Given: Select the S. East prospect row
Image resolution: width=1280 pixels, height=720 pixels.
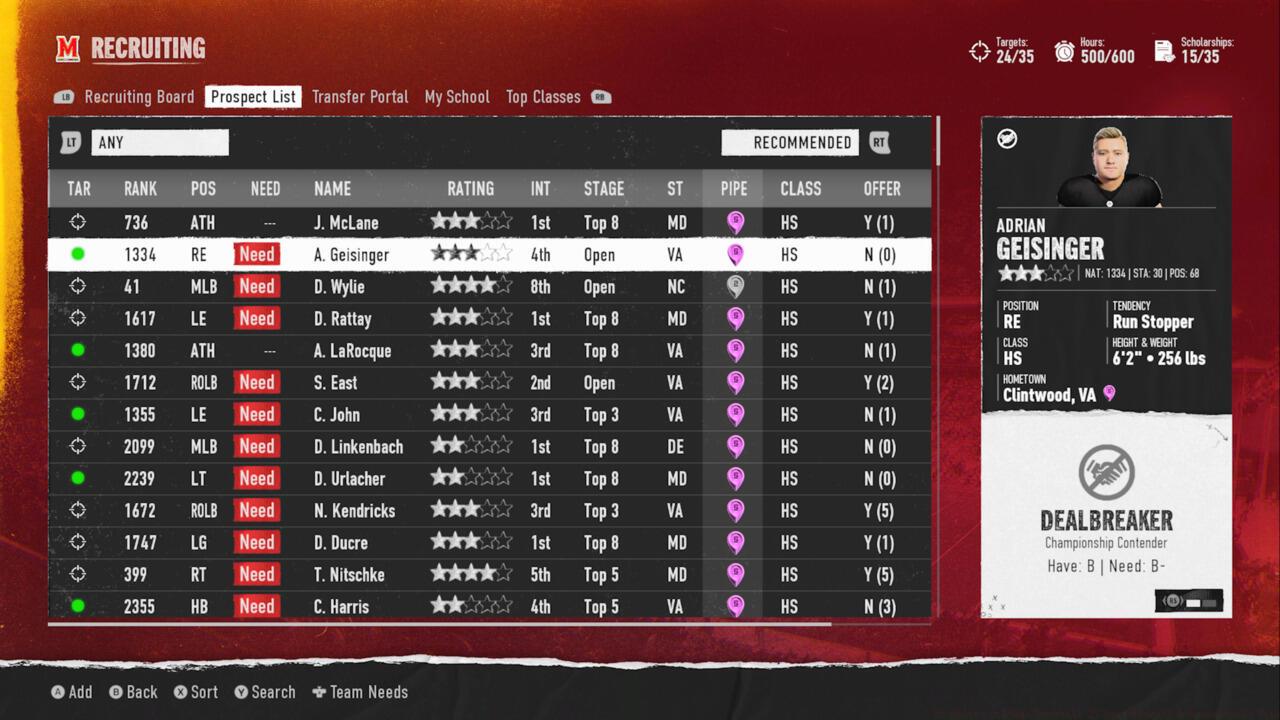Looking at the screenshot, I should [x=335, y=383].
